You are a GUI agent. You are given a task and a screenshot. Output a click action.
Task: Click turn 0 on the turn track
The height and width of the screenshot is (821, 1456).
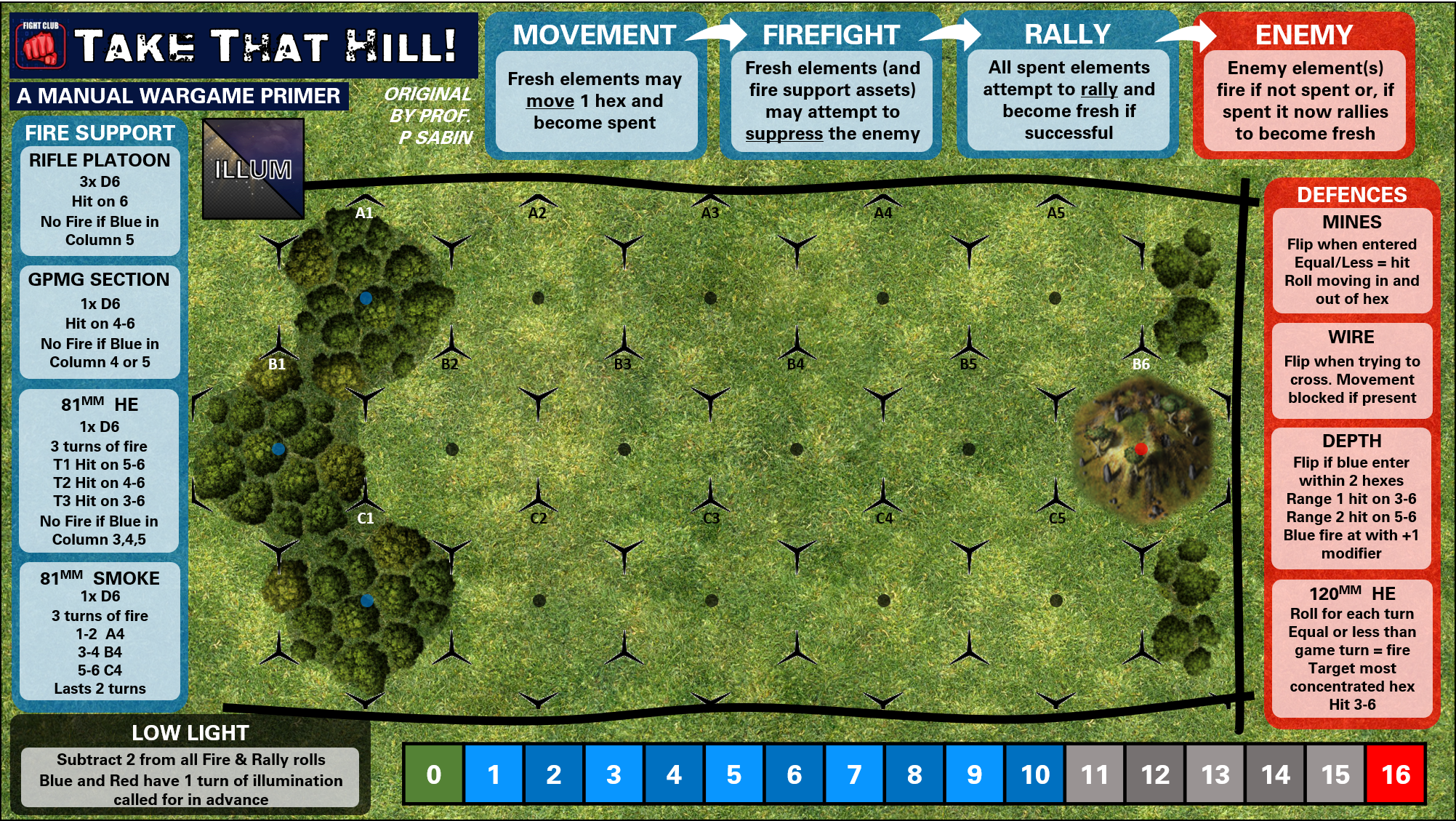(x=433, y=774)
